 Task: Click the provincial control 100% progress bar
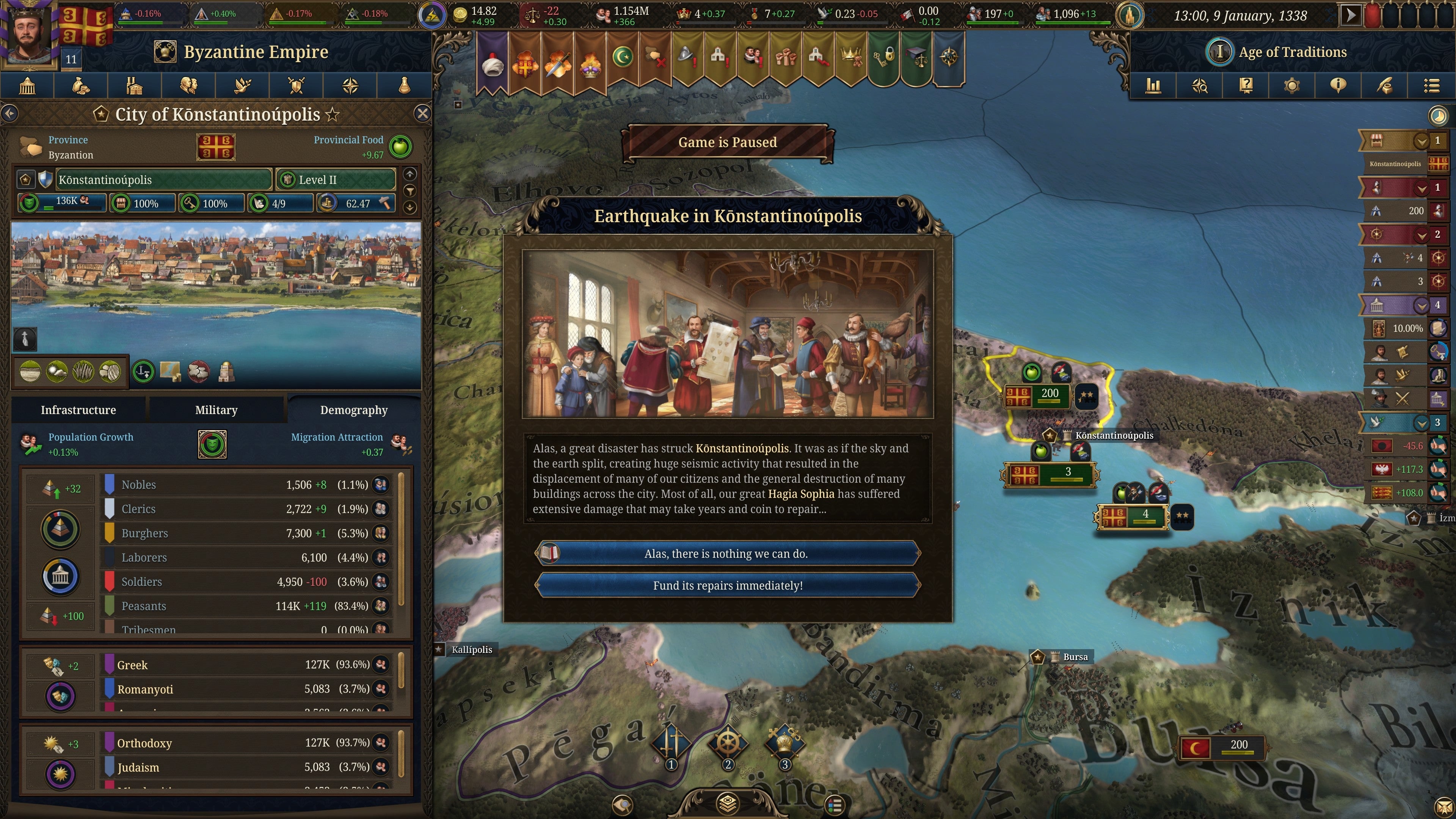point(211,203)
